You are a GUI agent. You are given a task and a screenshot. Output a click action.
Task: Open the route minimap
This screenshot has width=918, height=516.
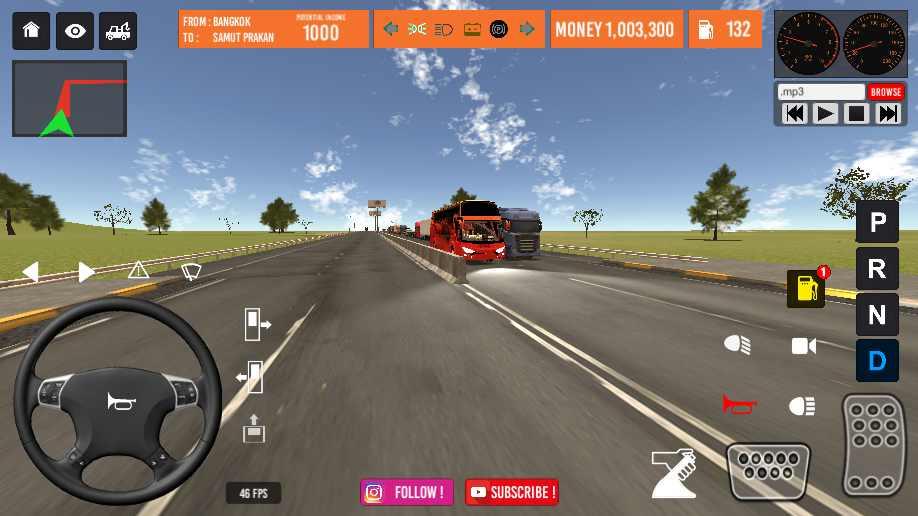pos(69,99)
